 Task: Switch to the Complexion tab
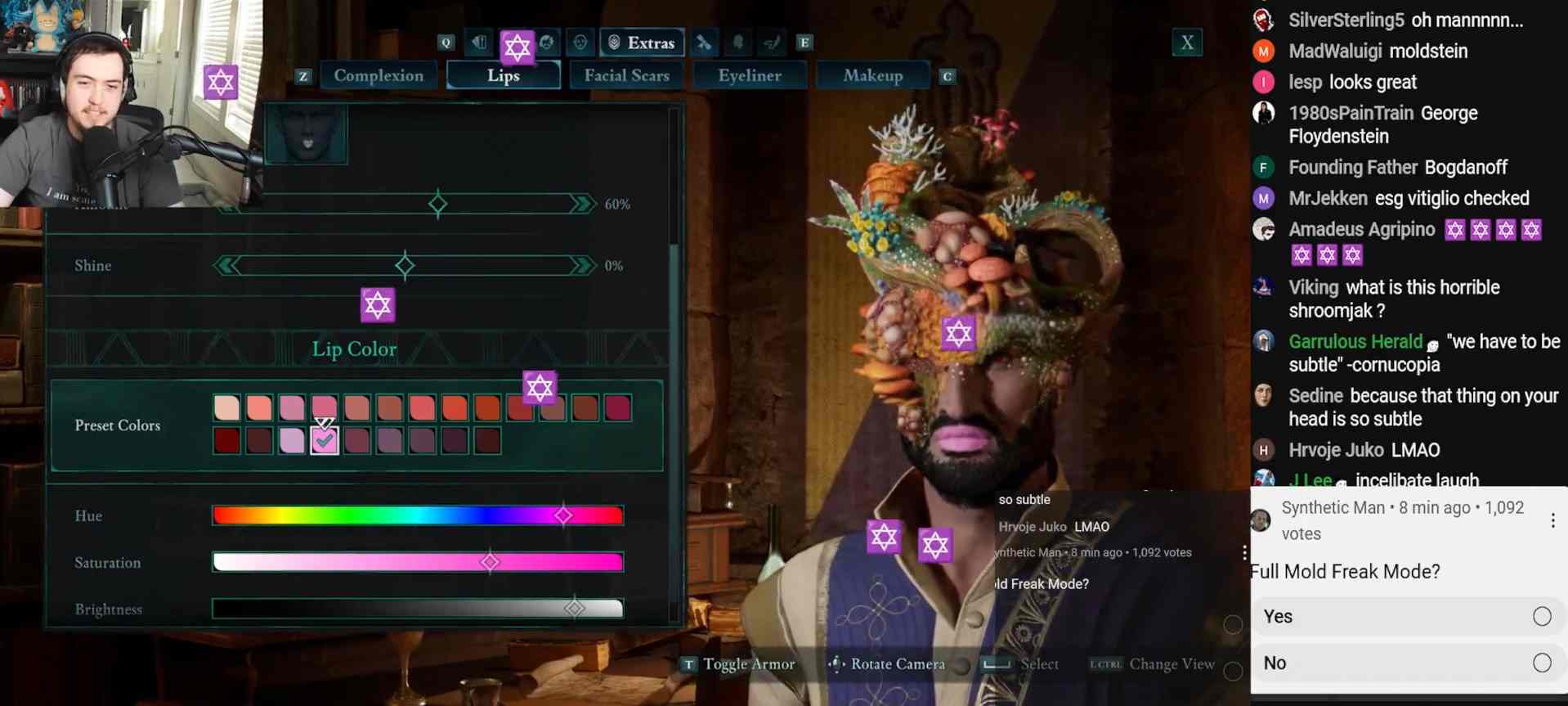(x=379, y=76)
